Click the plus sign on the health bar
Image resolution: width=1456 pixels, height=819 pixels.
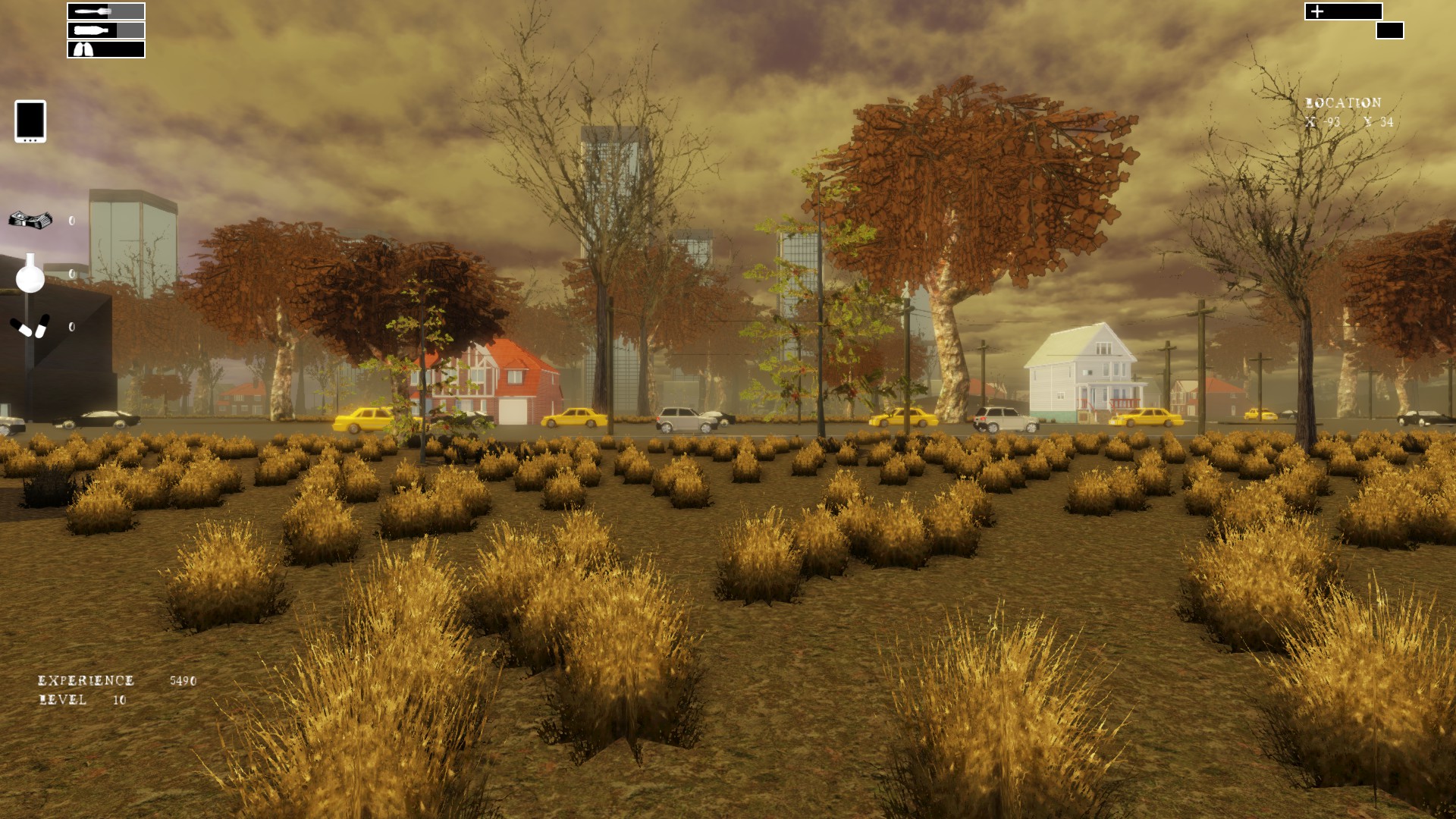click(x=1317, y=12)
